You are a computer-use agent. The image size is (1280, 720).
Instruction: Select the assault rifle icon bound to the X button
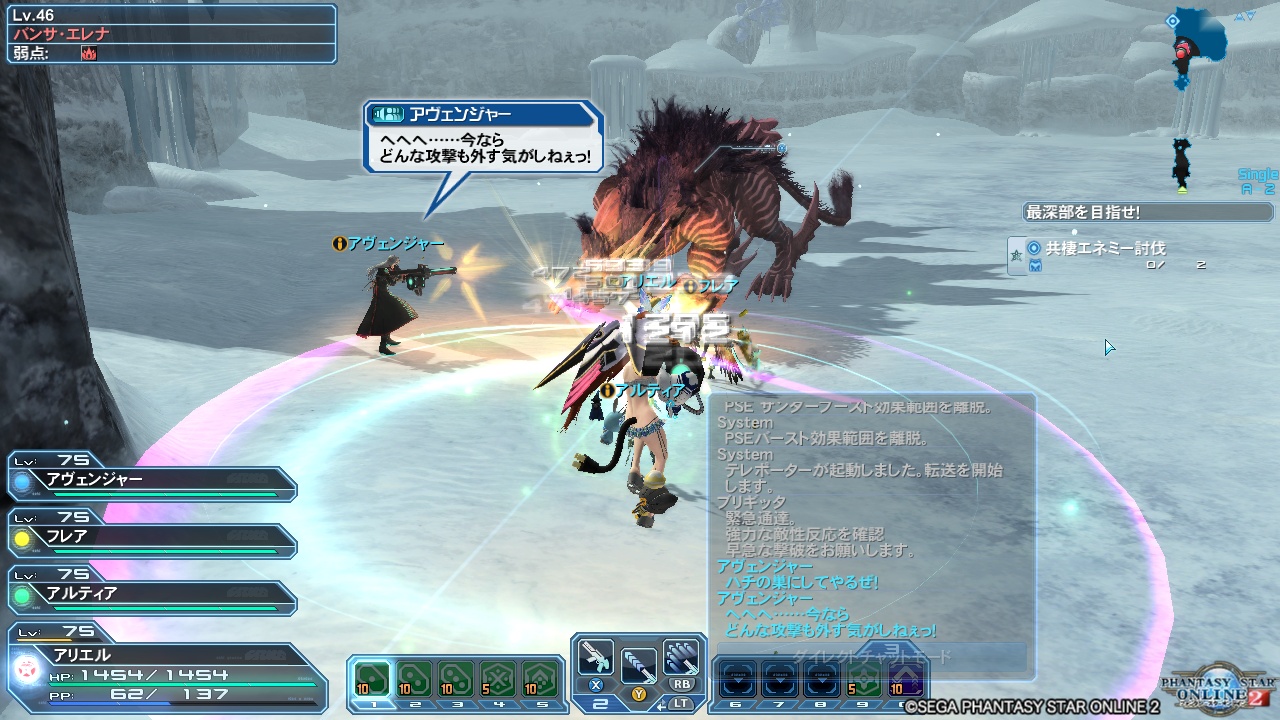pos(597,655)
